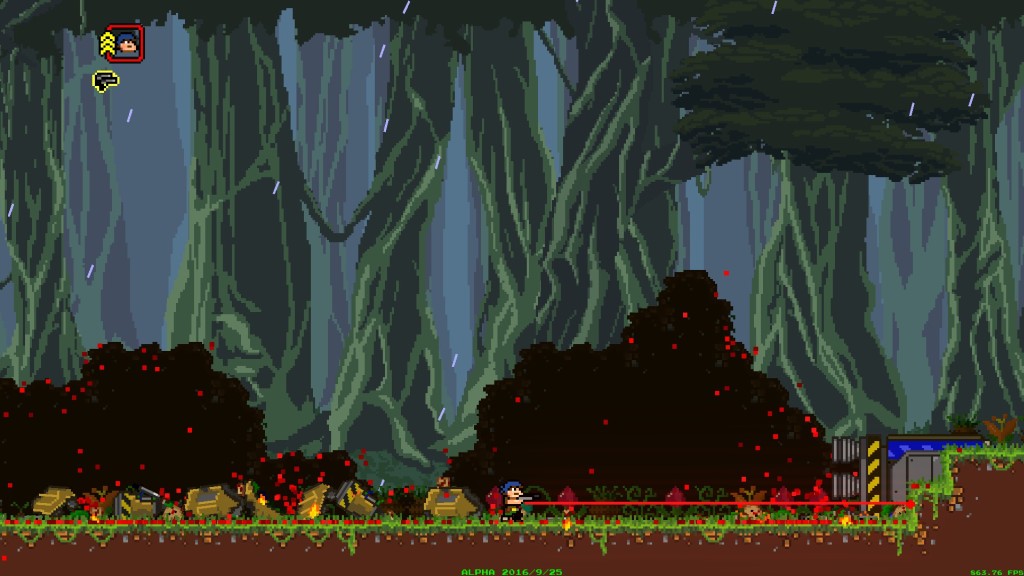The image size is (1024, 576).
Task: Click the blue-haired character portrait
Action: click(127, 43)
